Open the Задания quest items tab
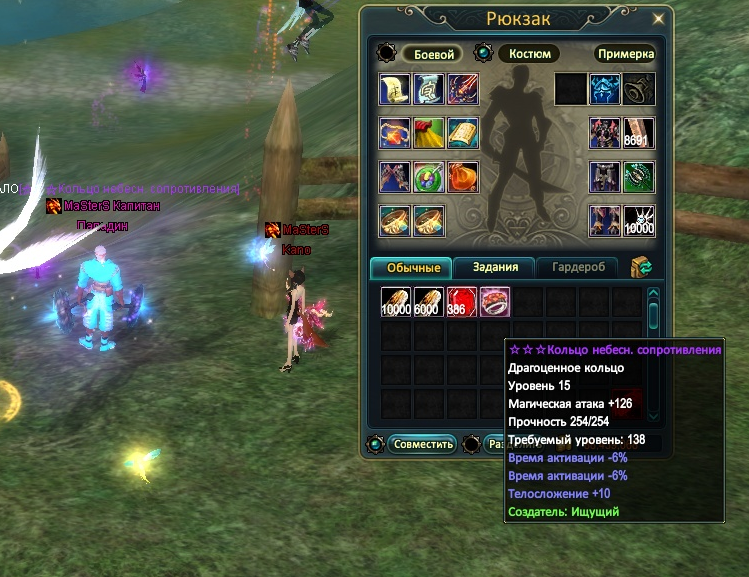This screenshot has height=577, width=749. (494, 268)
